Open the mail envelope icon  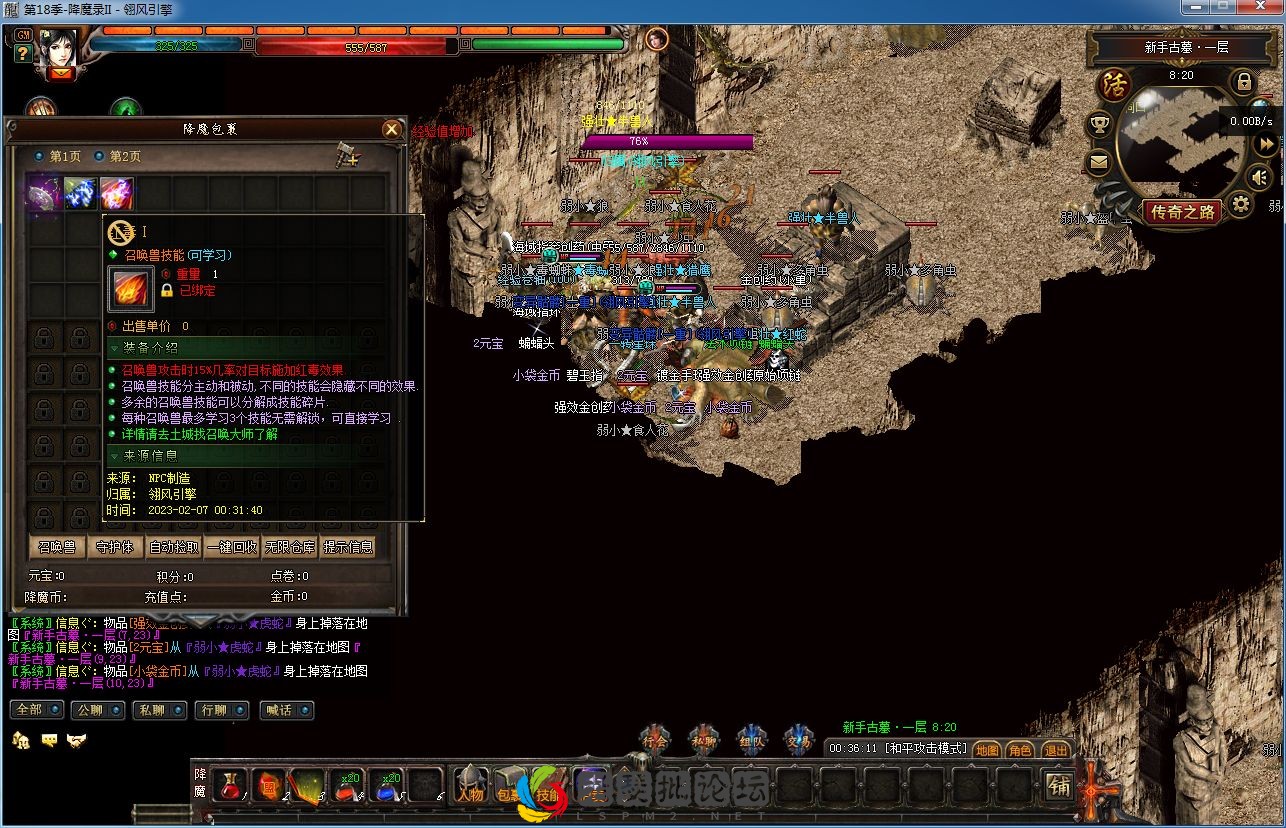pyautogui.click(x=1100, y=162)
